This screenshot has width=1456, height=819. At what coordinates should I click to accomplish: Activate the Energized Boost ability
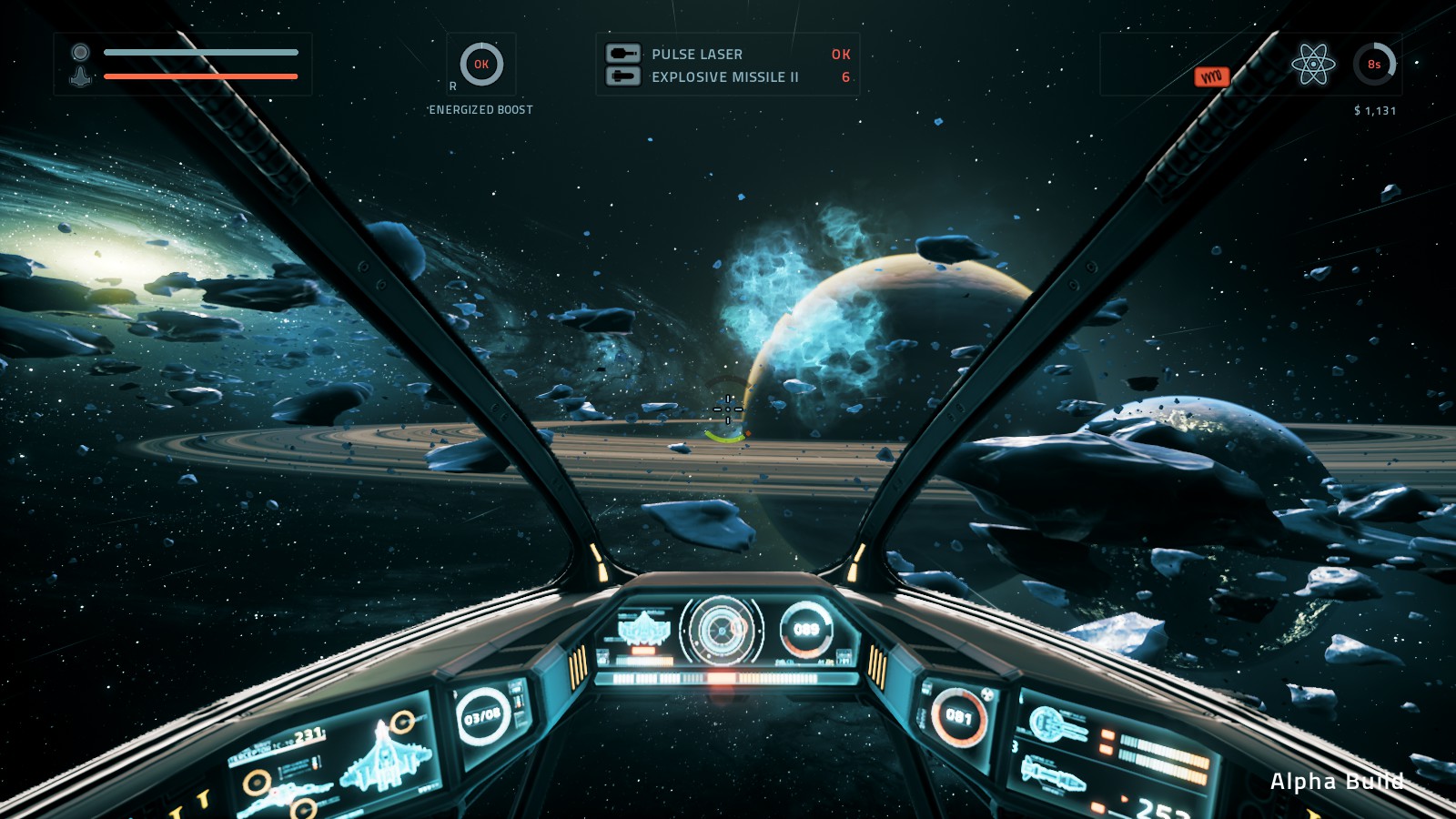click(x=481, y=65)
